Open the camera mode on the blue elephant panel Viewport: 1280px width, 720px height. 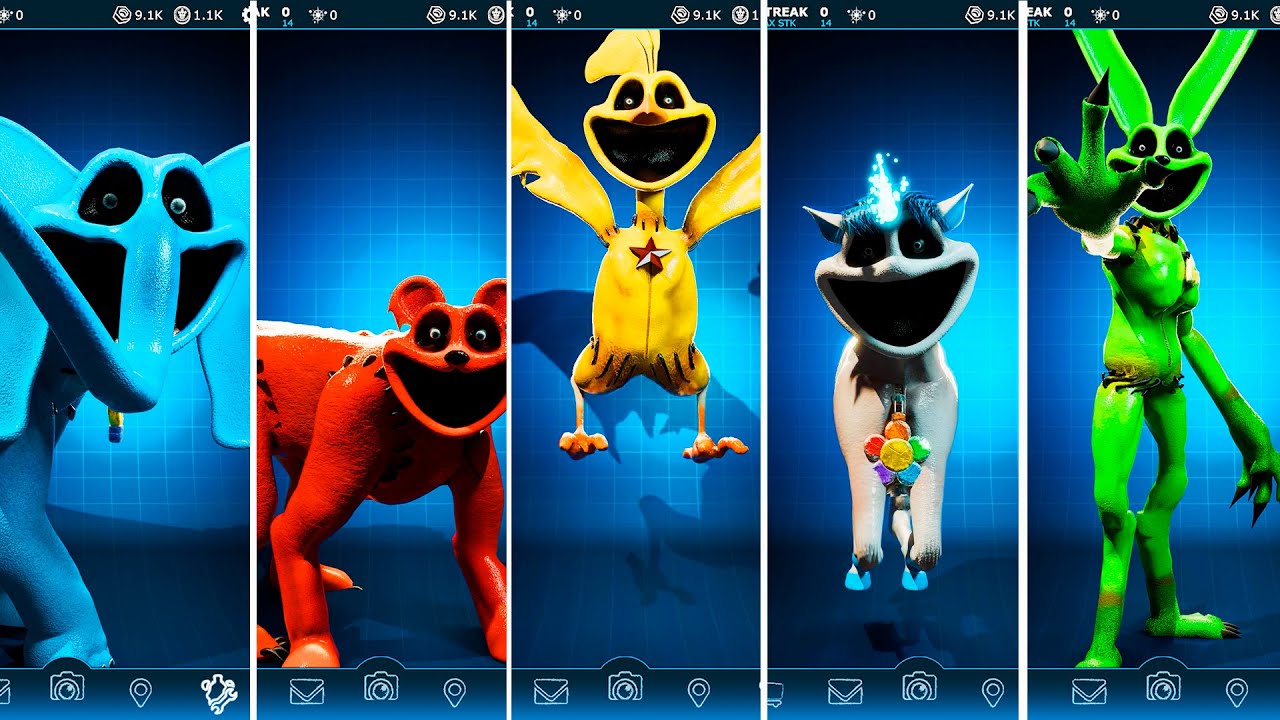(67, 690)
